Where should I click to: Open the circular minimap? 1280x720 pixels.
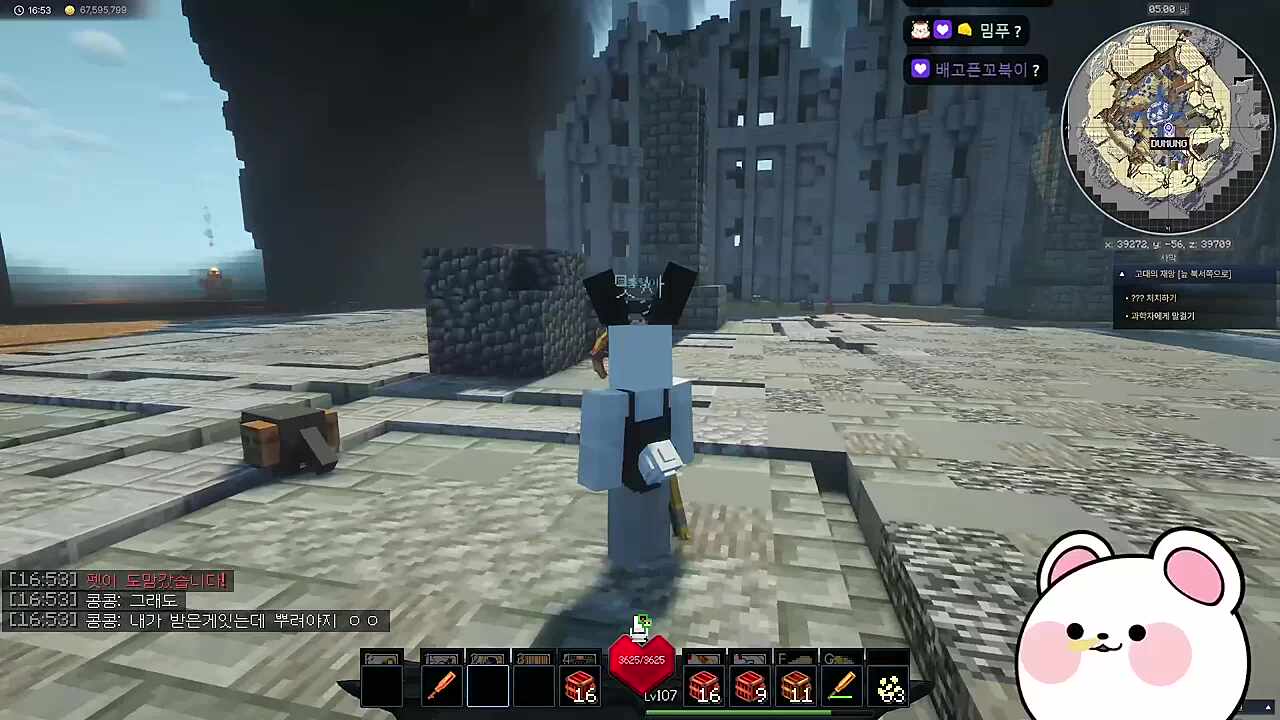point(1167,126)
